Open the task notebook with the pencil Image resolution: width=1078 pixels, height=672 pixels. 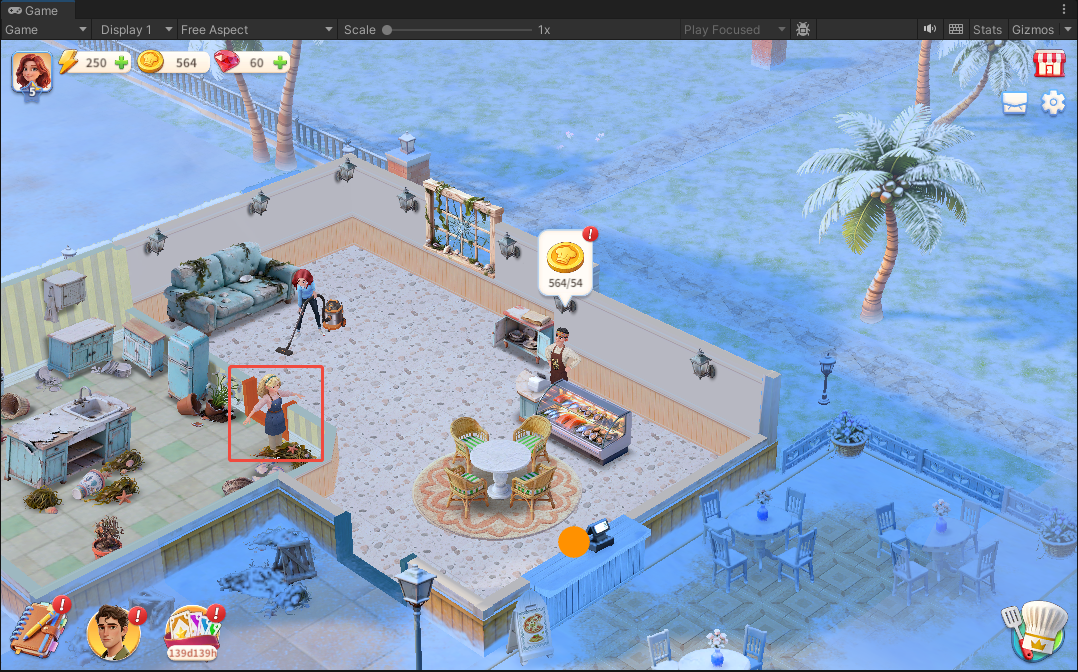pyautogui.click(x=38, y=630)
